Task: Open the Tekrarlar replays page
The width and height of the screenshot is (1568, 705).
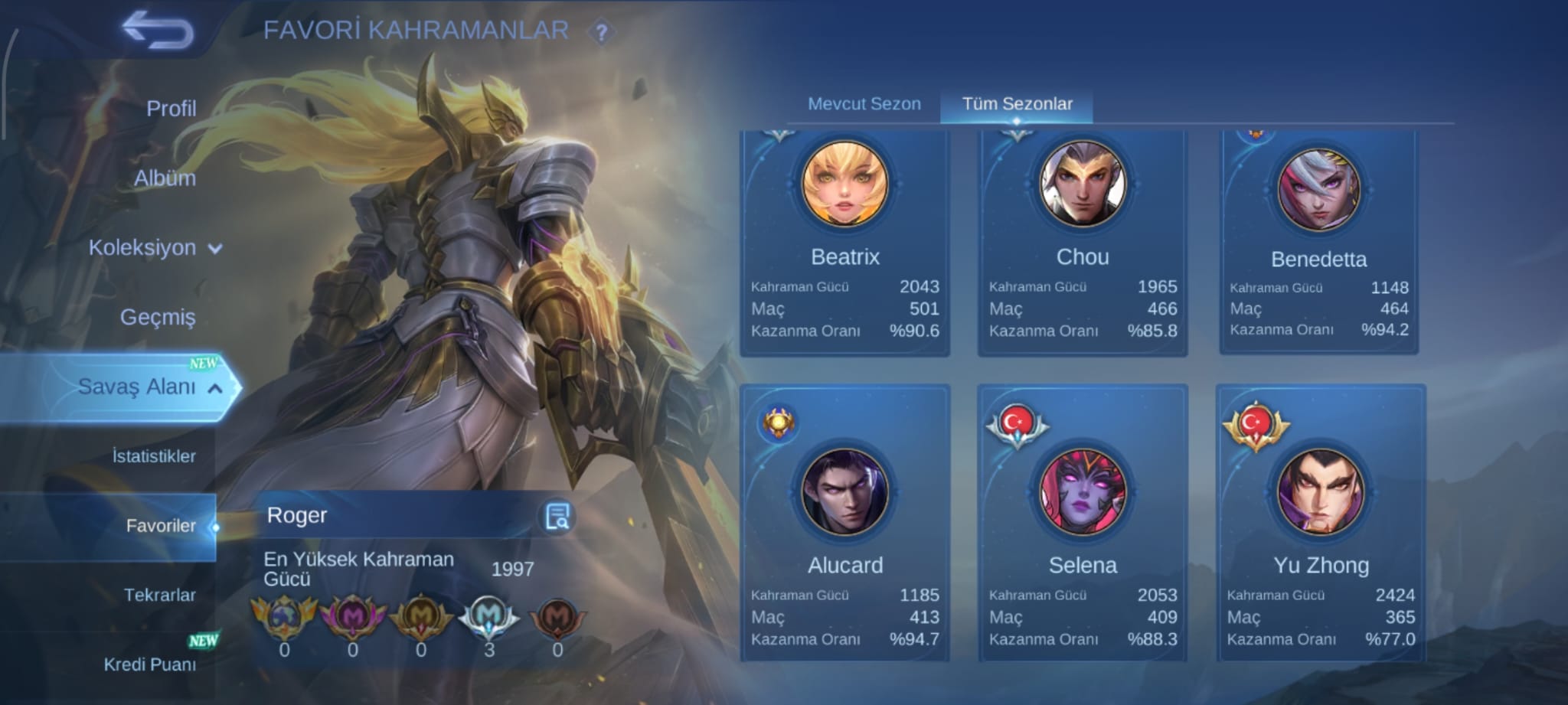Action: (x=159, y=595)
